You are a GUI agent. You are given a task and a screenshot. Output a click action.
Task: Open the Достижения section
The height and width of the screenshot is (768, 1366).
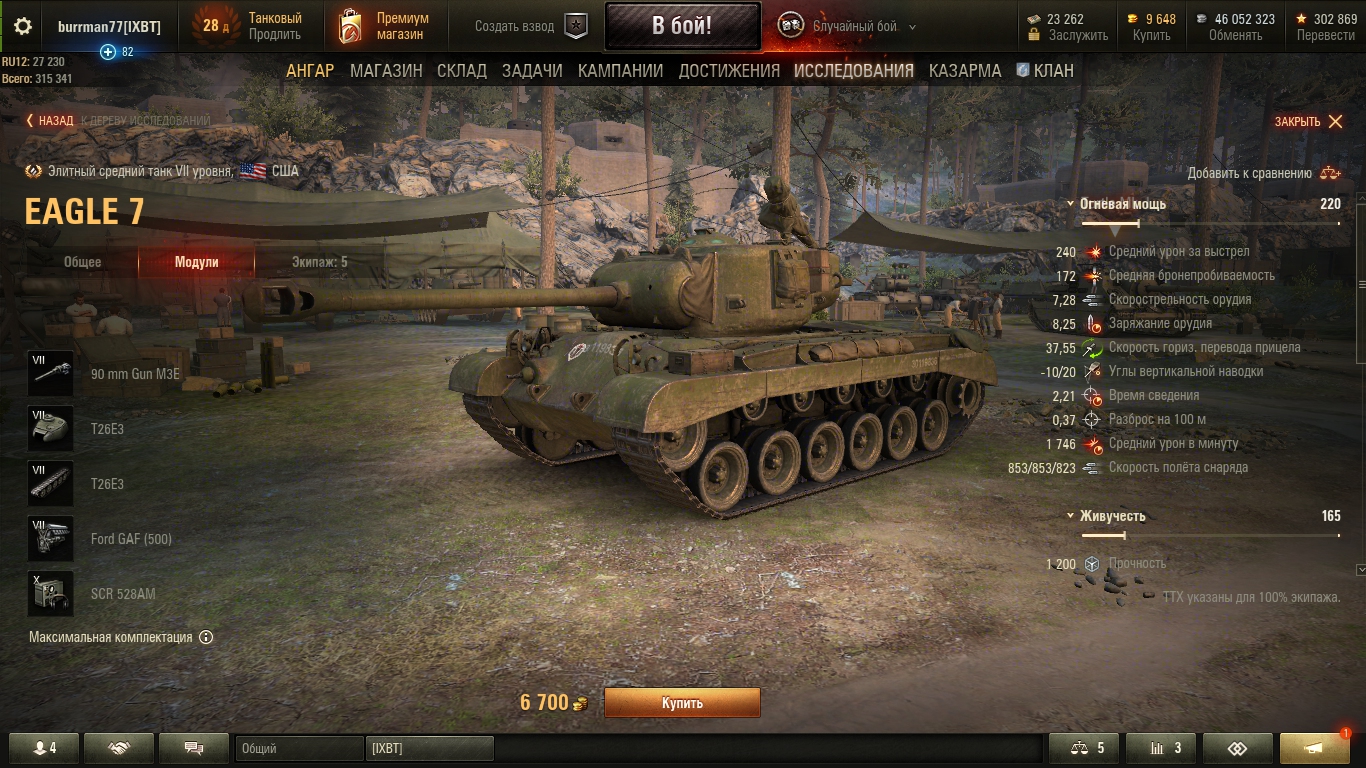729,71
